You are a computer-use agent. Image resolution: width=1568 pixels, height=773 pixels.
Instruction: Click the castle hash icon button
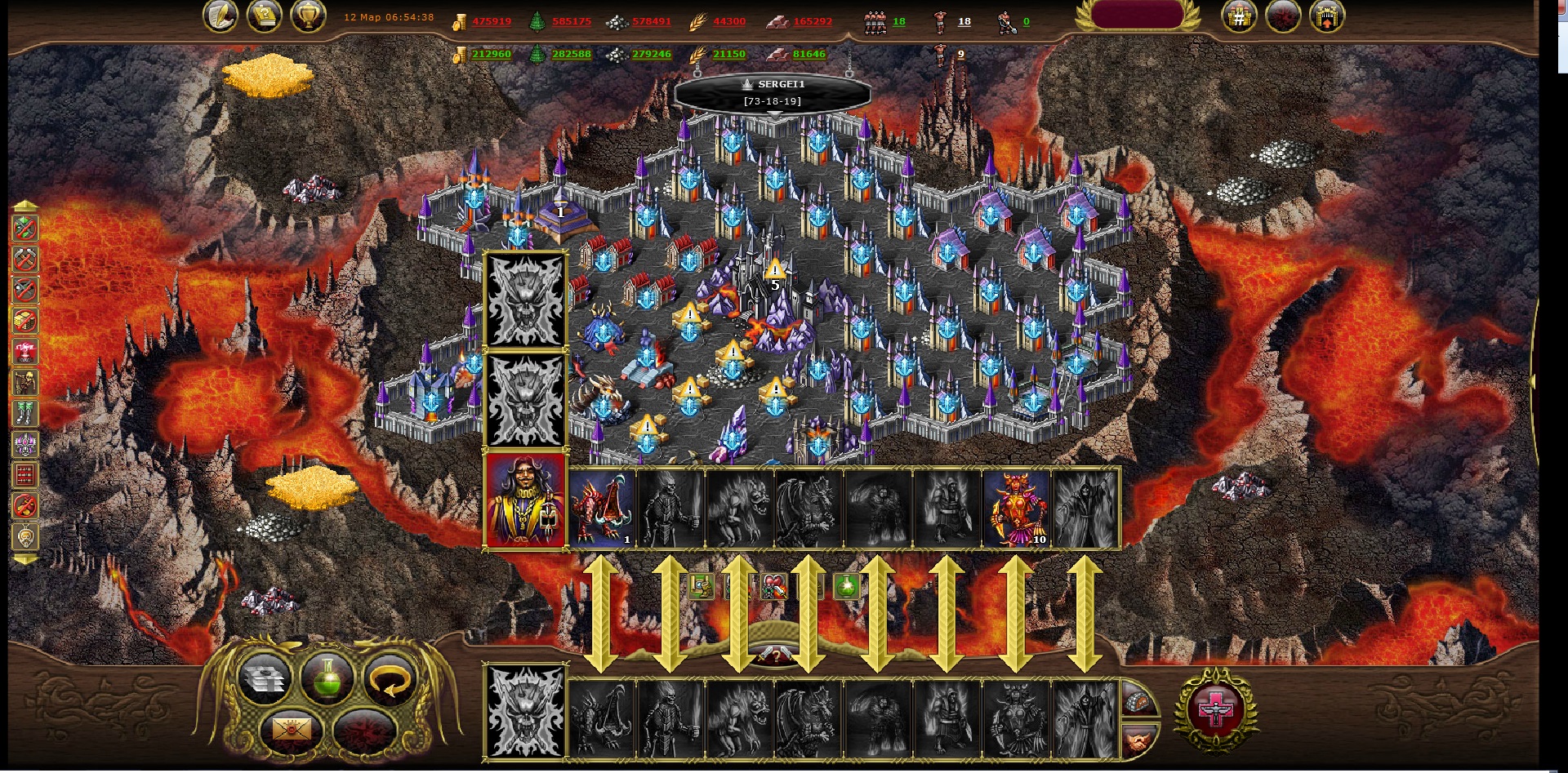click(1238, 16)
